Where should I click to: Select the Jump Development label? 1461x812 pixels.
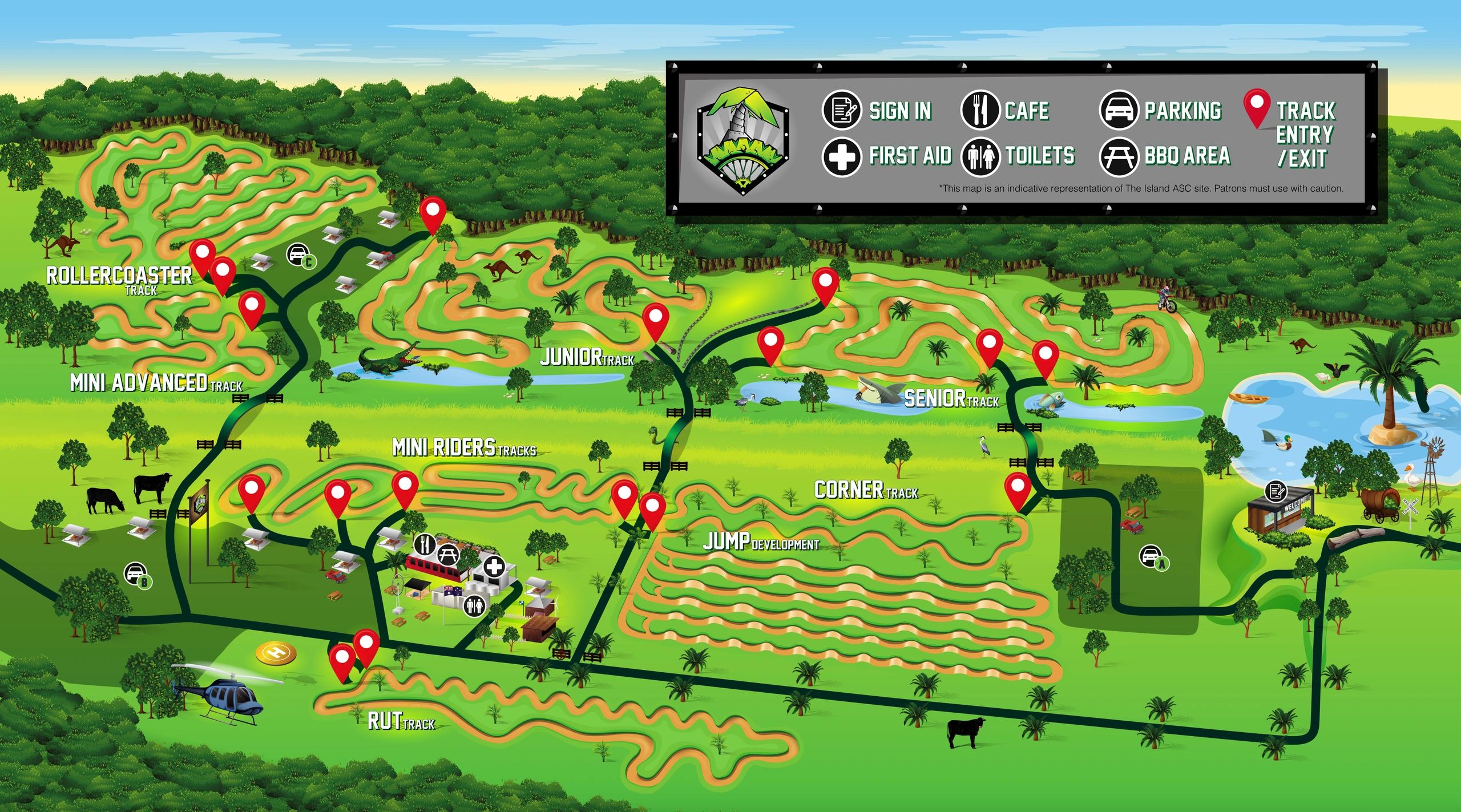760,542
